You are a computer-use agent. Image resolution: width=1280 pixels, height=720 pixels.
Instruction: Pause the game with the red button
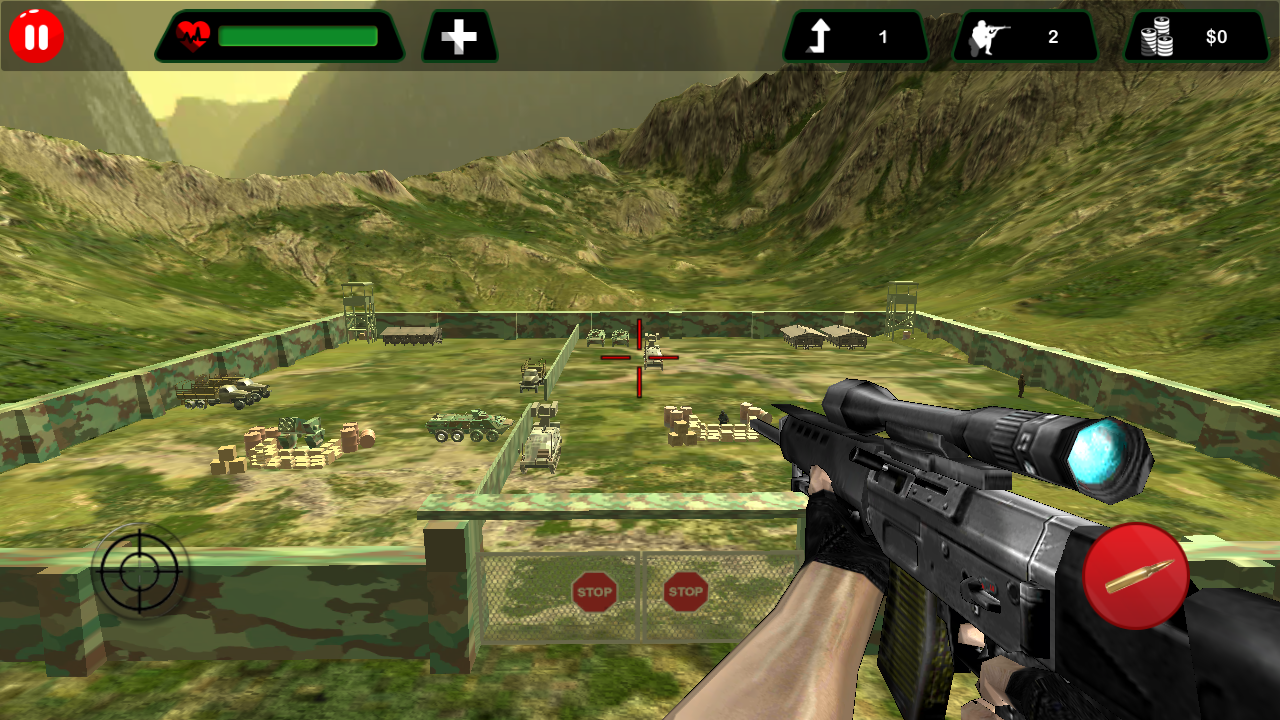37,37
